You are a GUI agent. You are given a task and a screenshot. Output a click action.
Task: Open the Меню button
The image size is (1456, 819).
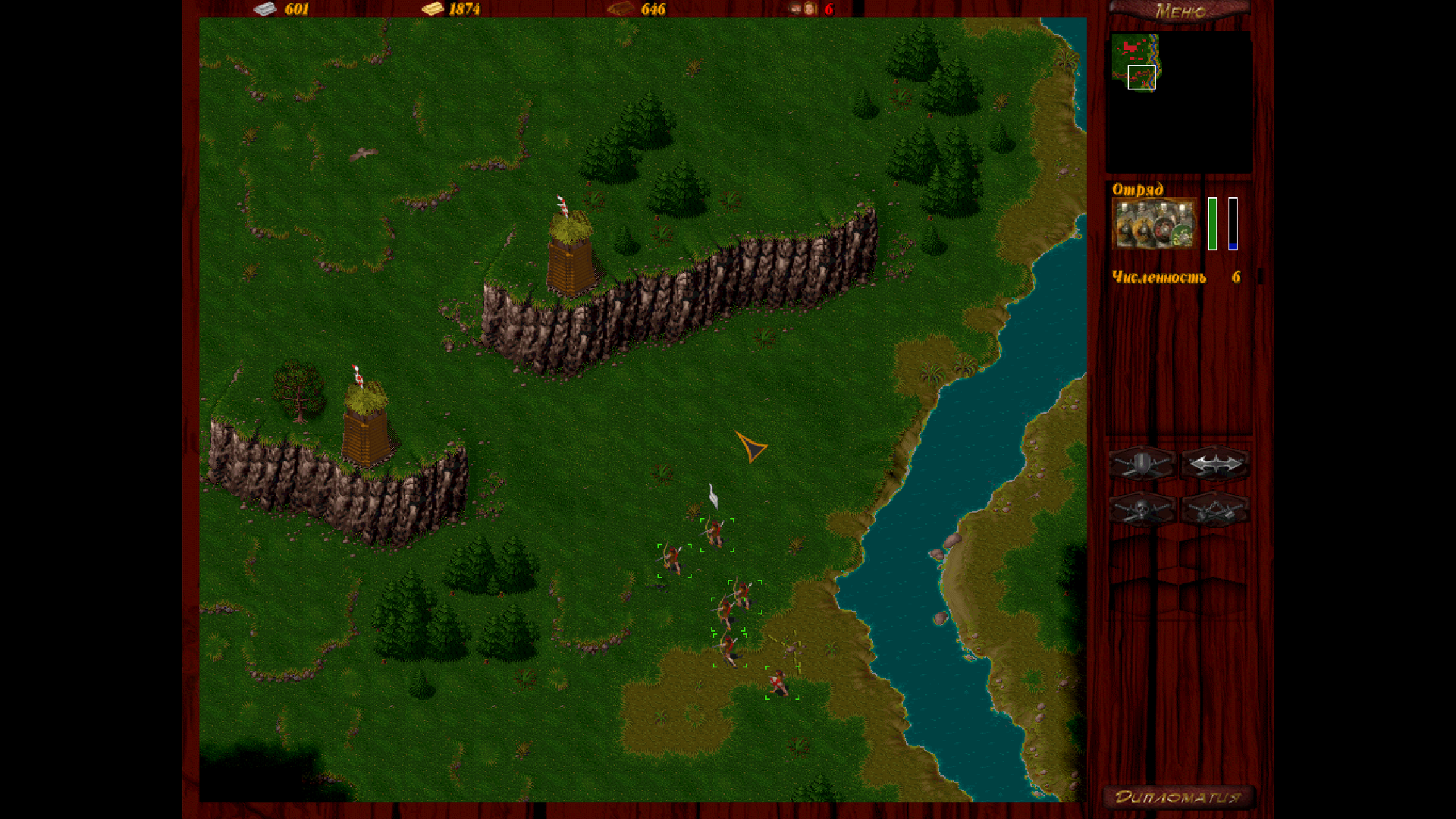[1179, 11]
